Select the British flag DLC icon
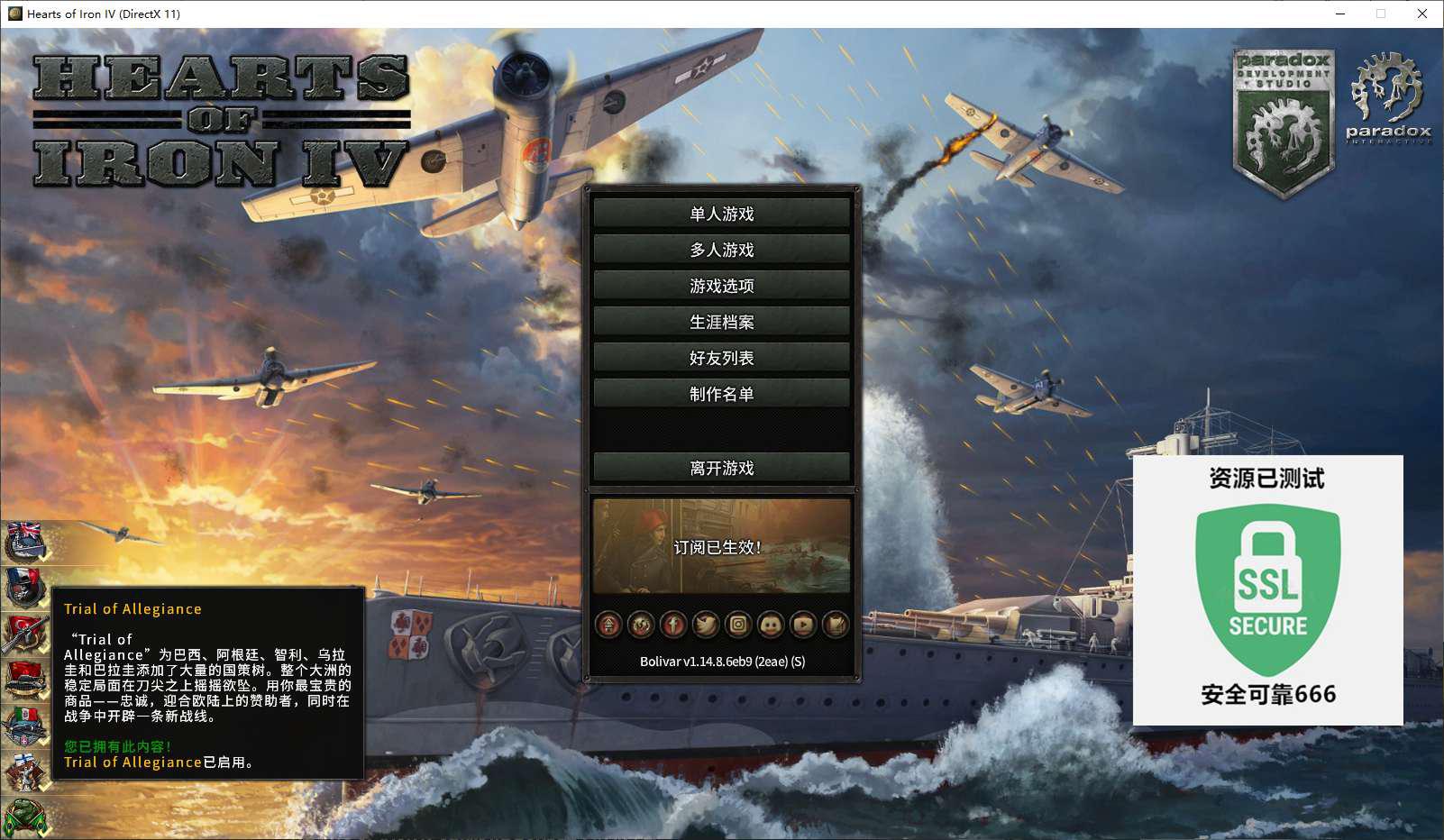Screen dimensions: 1444x840 pyautogui.click(x=24, y=541)
